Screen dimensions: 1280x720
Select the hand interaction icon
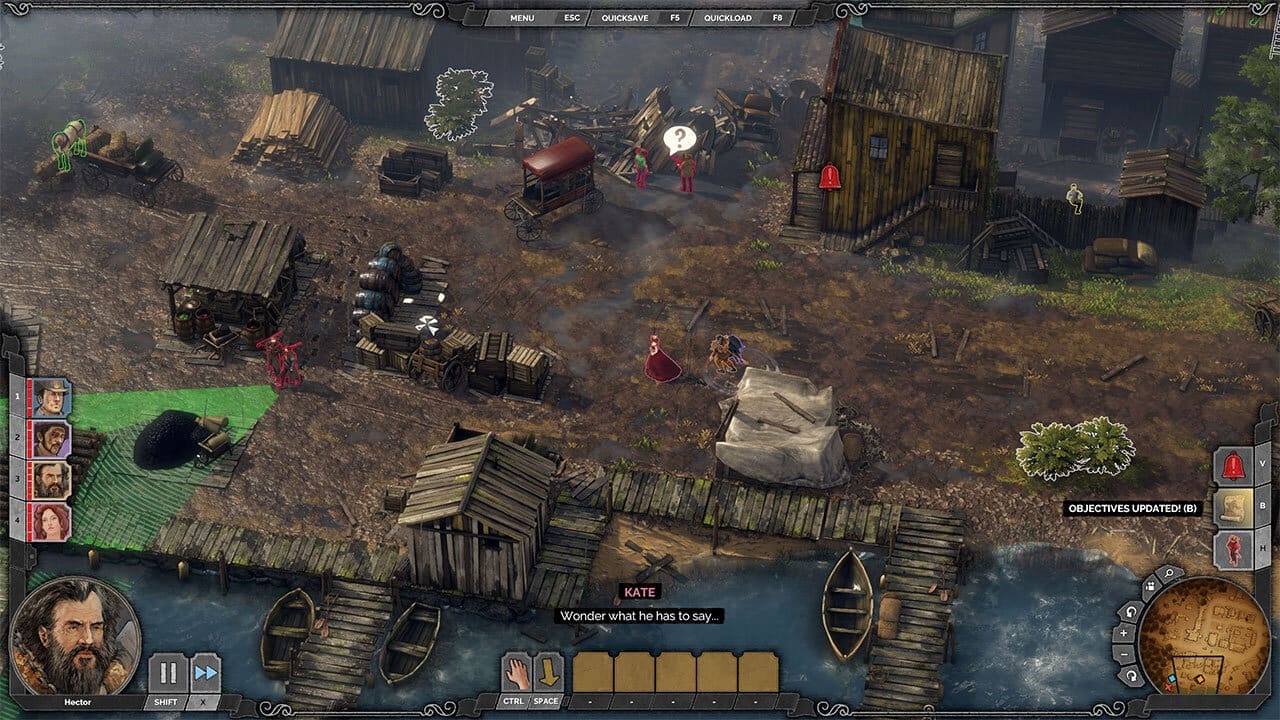point(516,671)
